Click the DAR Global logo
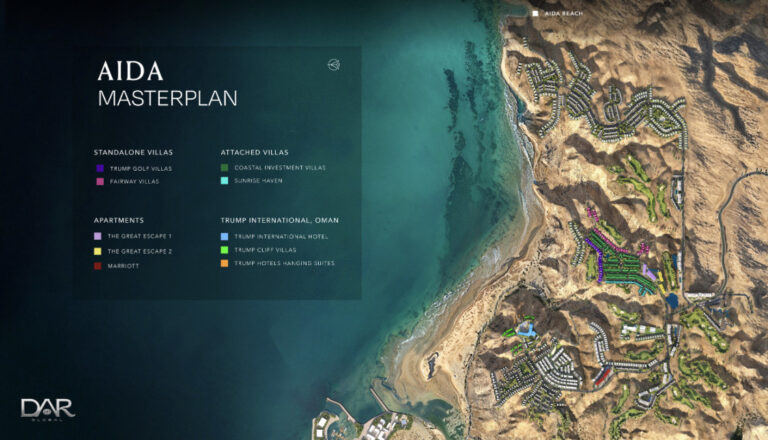This screenshot has height=440, width=768. (x=47, y=408)
